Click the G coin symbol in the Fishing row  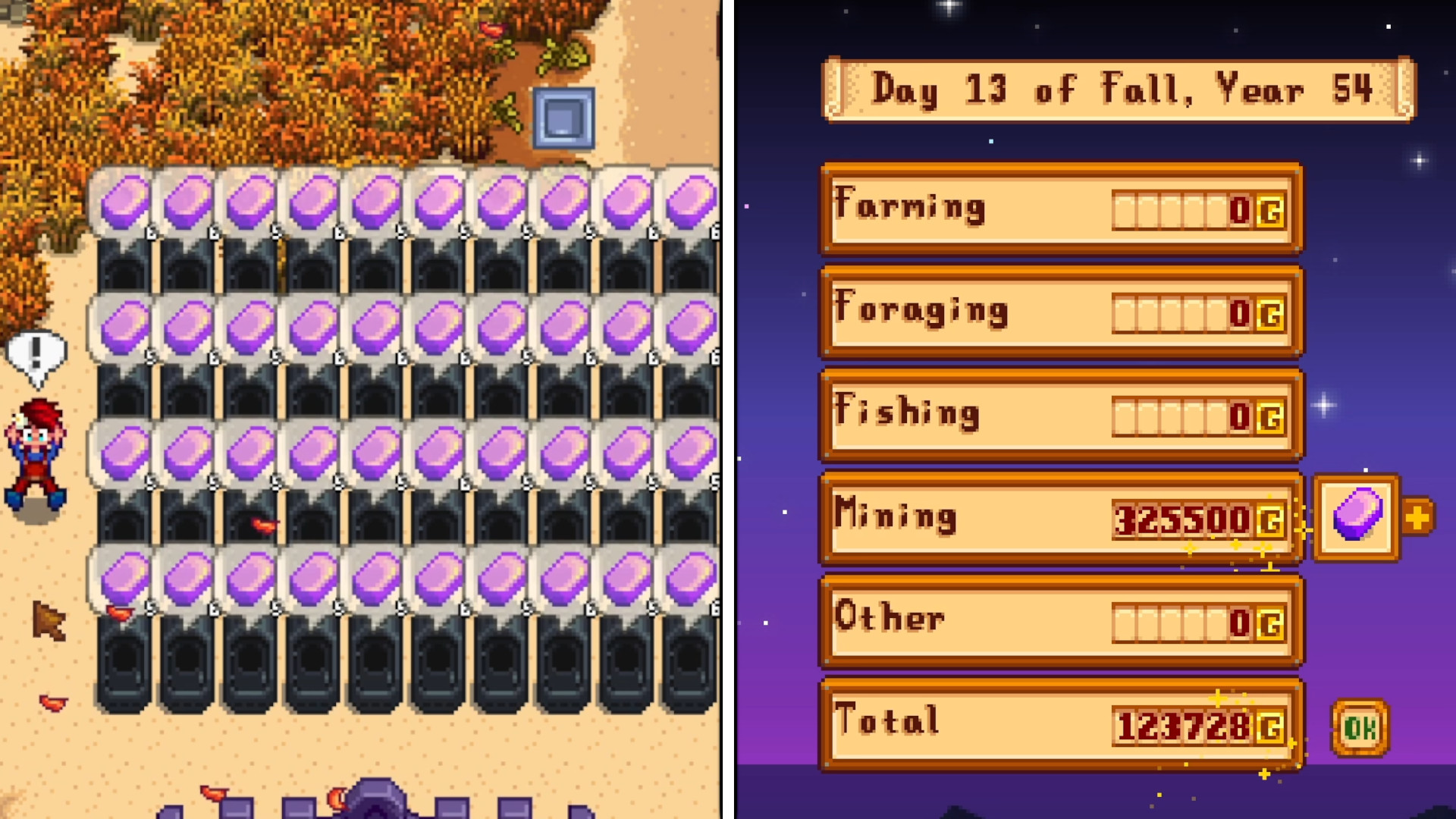point(1270,417)
